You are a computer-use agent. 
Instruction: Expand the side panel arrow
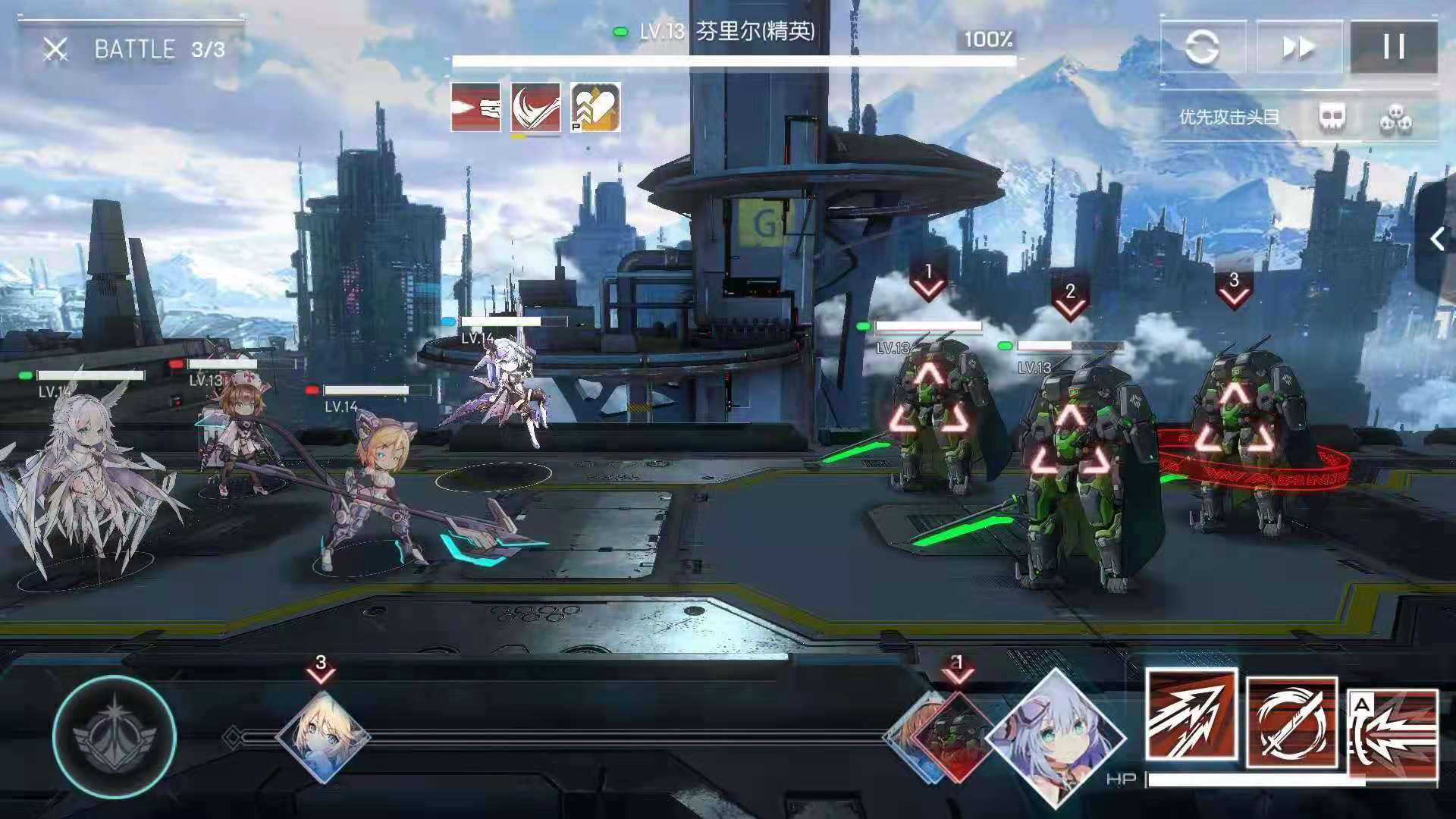(1438, 240)
